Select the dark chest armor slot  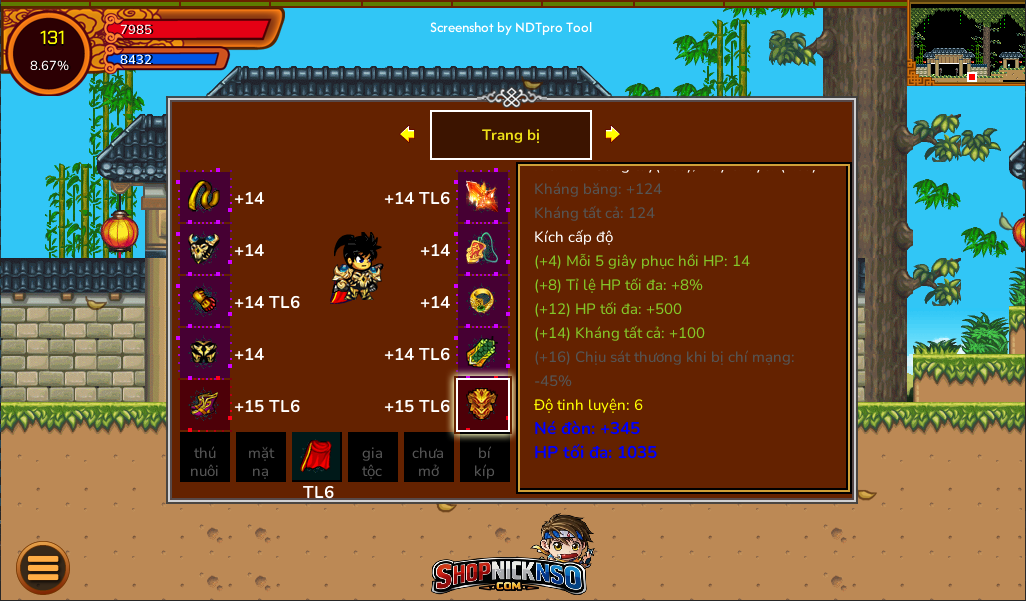[x=205, y=250]
